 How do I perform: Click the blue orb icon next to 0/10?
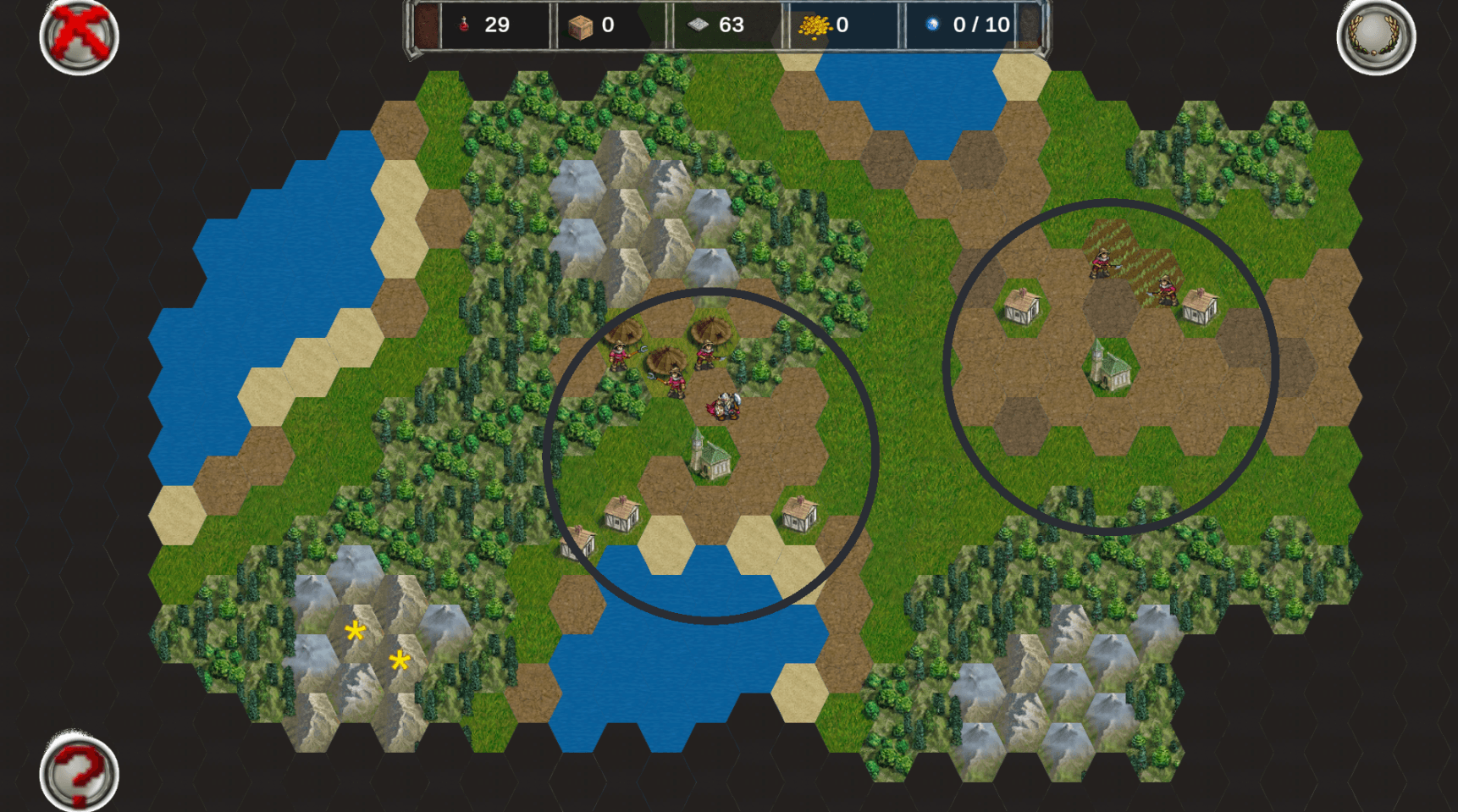click(932, 25)
